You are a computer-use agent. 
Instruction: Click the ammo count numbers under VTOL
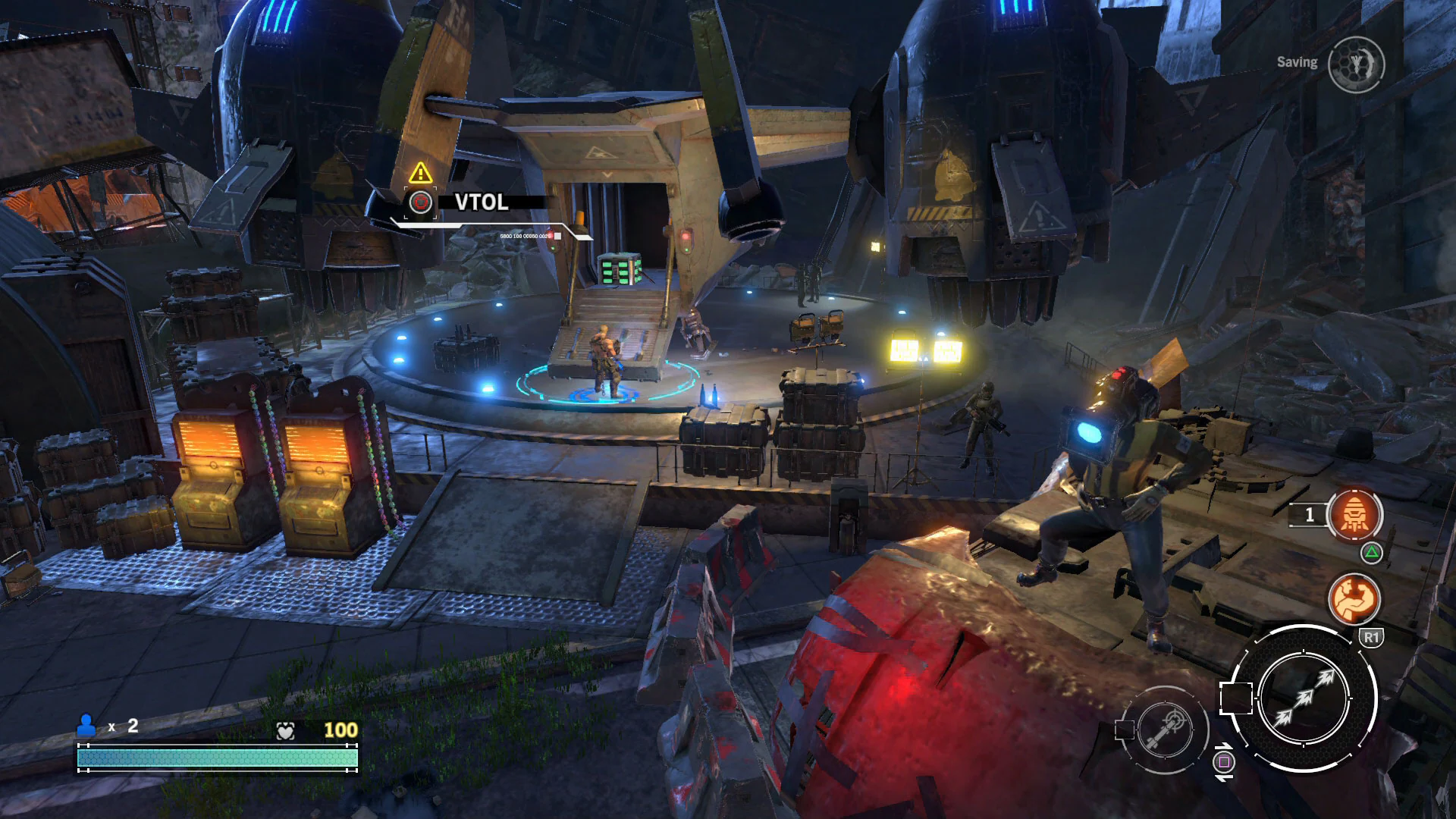coord(526,237)
